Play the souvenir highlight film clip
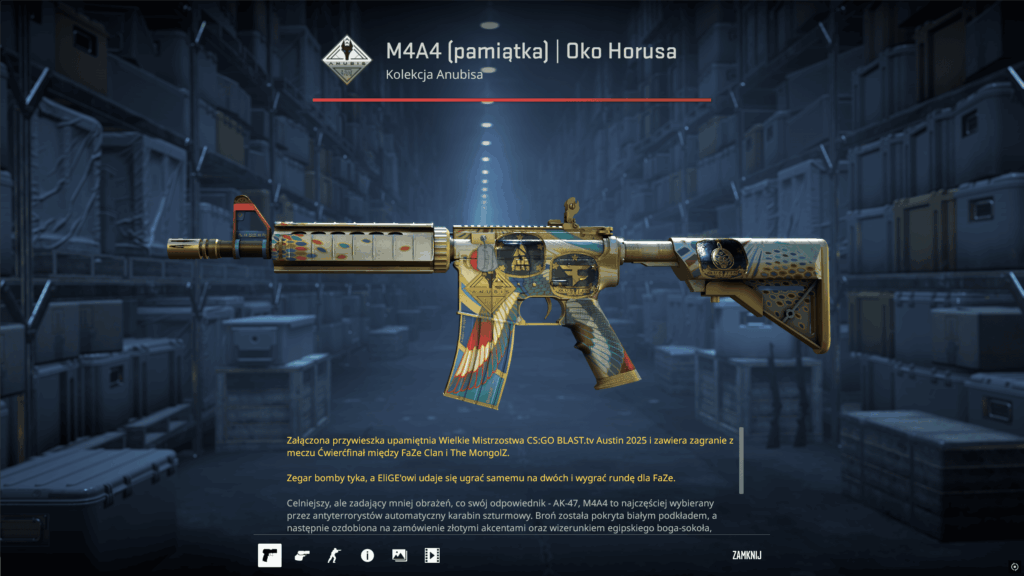 (x=432, y=554)
